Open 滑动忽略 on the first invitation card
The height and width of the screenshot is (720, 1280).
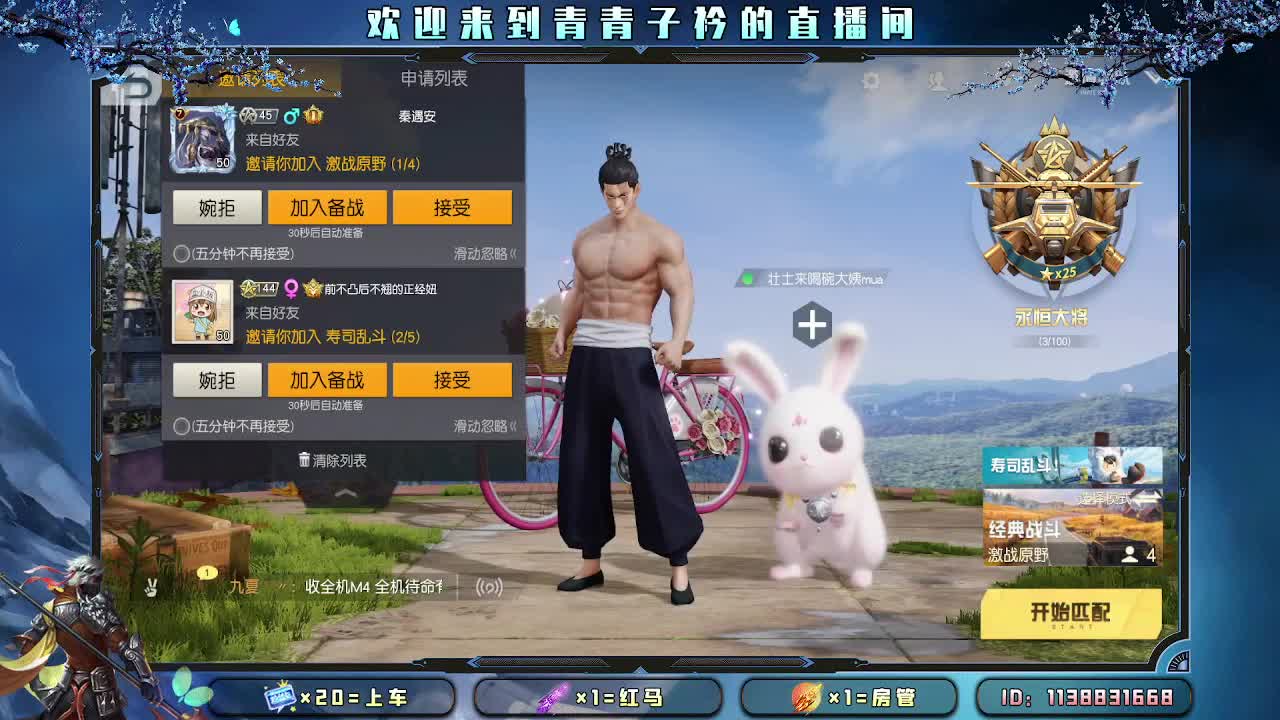tap(483, 251)
